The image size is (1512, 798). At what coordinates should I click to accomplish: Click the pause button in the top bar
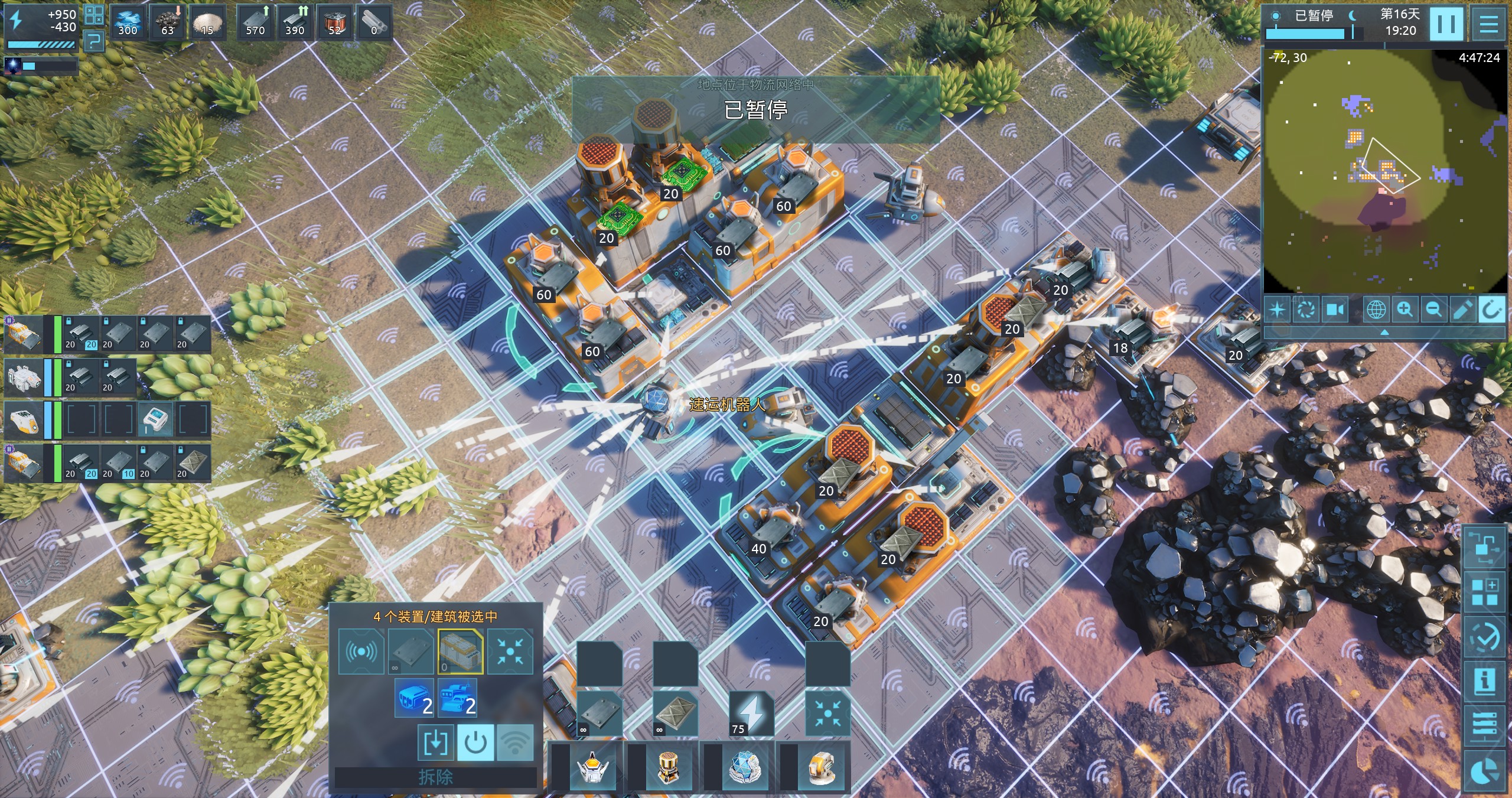click(1446, 24)
